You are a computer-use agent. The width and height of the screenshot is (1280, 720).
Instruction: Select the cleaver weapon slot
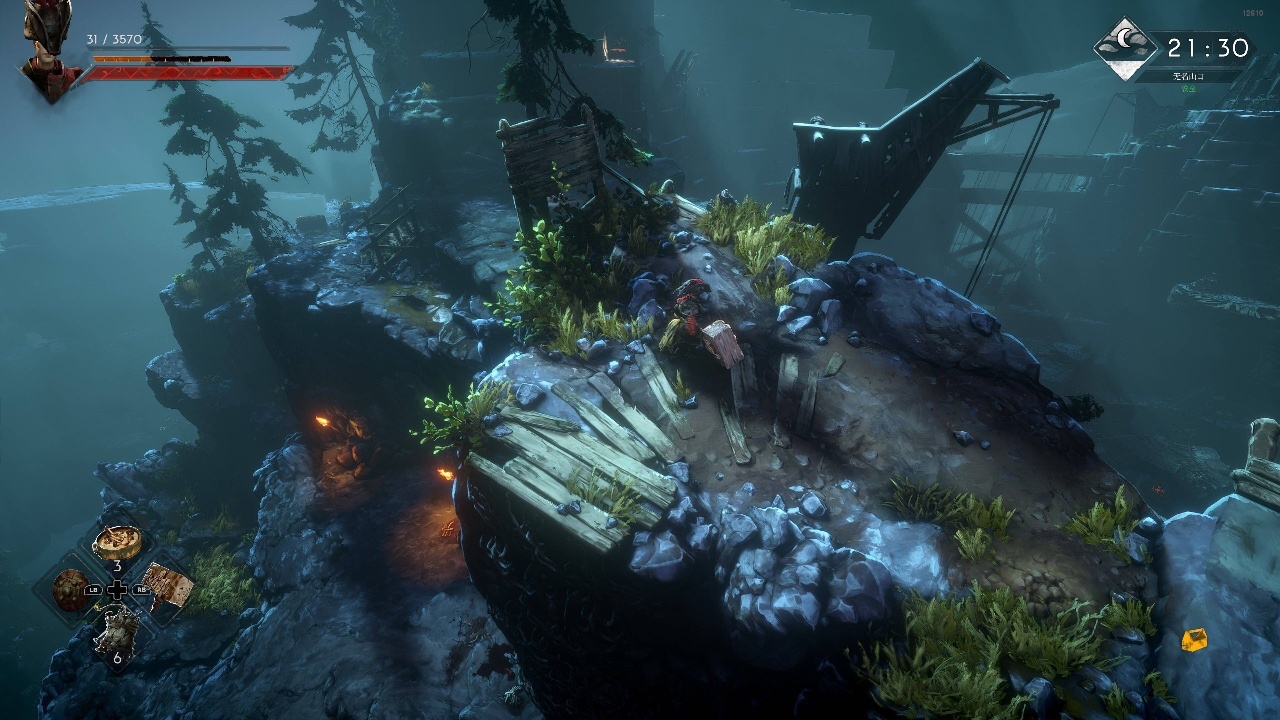(164, 585)
